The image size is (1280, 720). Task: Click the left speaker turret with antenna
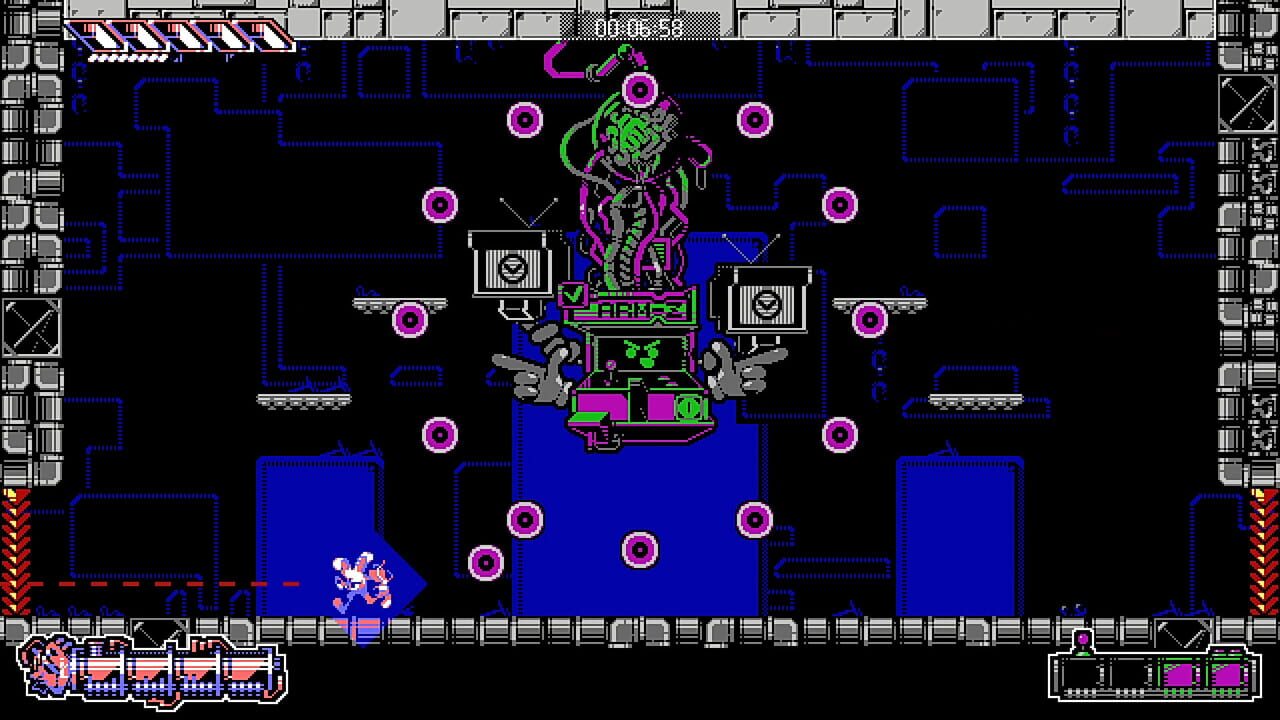(x=512, y=270)
